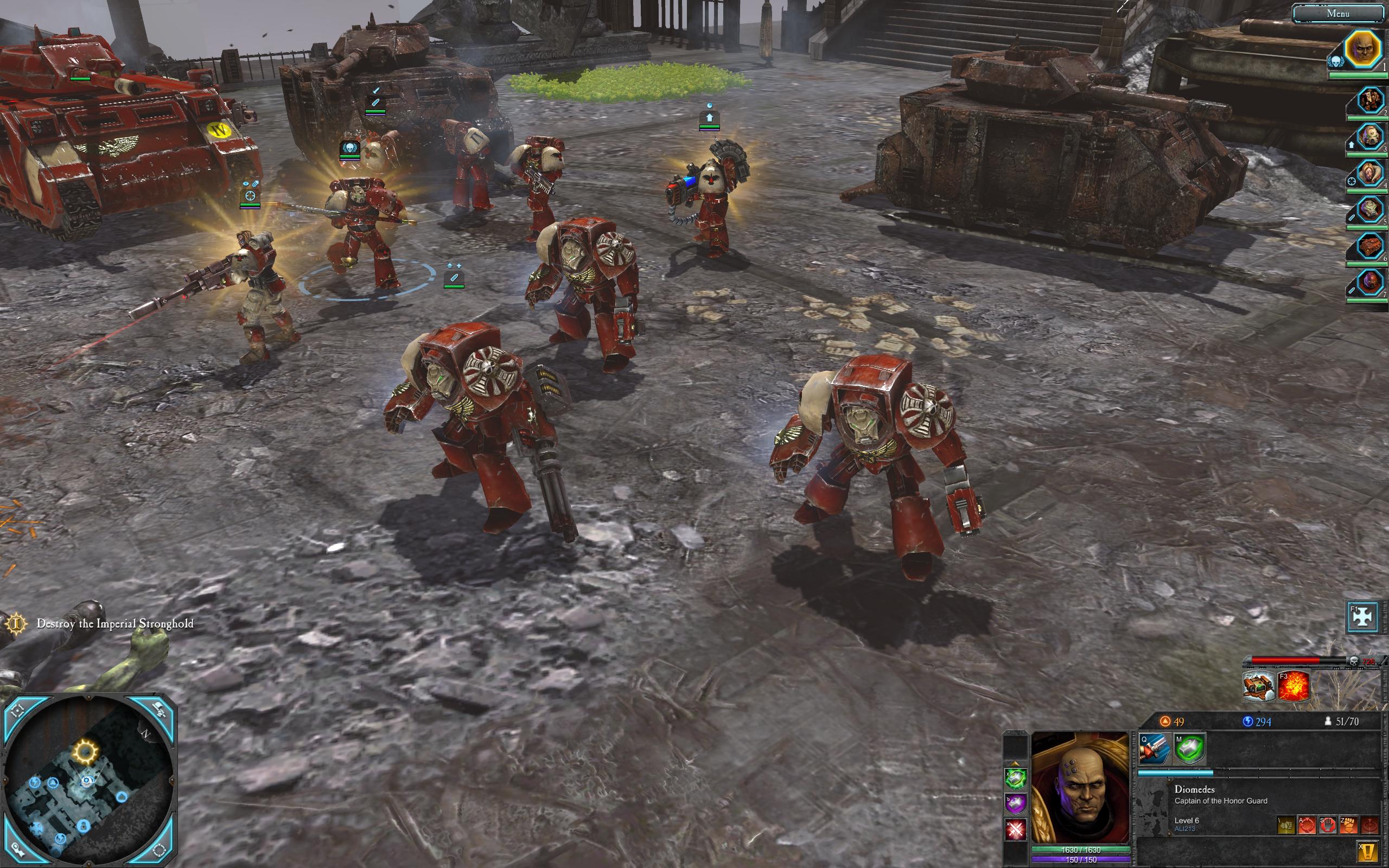Select the Dreadnought squad portrait numbered 2
Viewport: 1389px width, 868px height.
point(1369,101)
